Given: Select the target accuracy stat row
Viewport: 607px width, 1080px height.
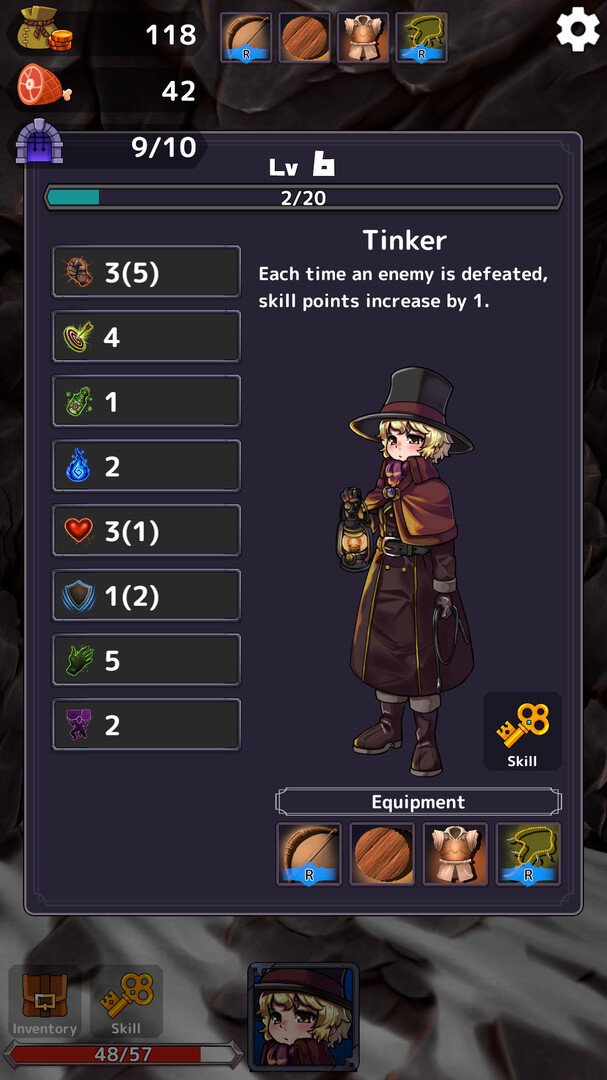Looking at the screenshot, I should [x=146, y=337].
